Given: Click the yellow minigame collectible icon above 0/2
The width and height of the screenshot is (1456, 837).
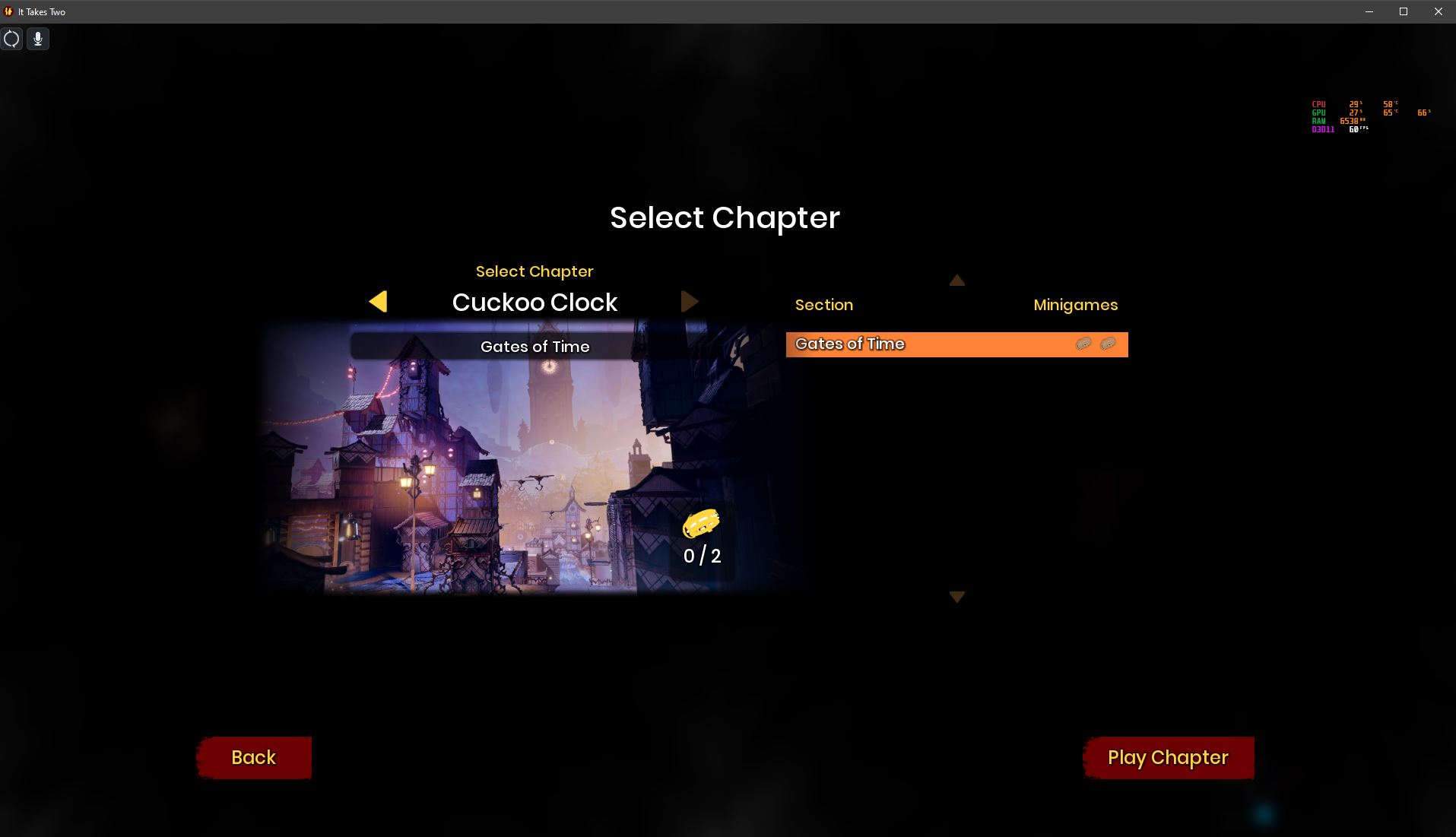Looking at the screenshot, I should 701,522.
